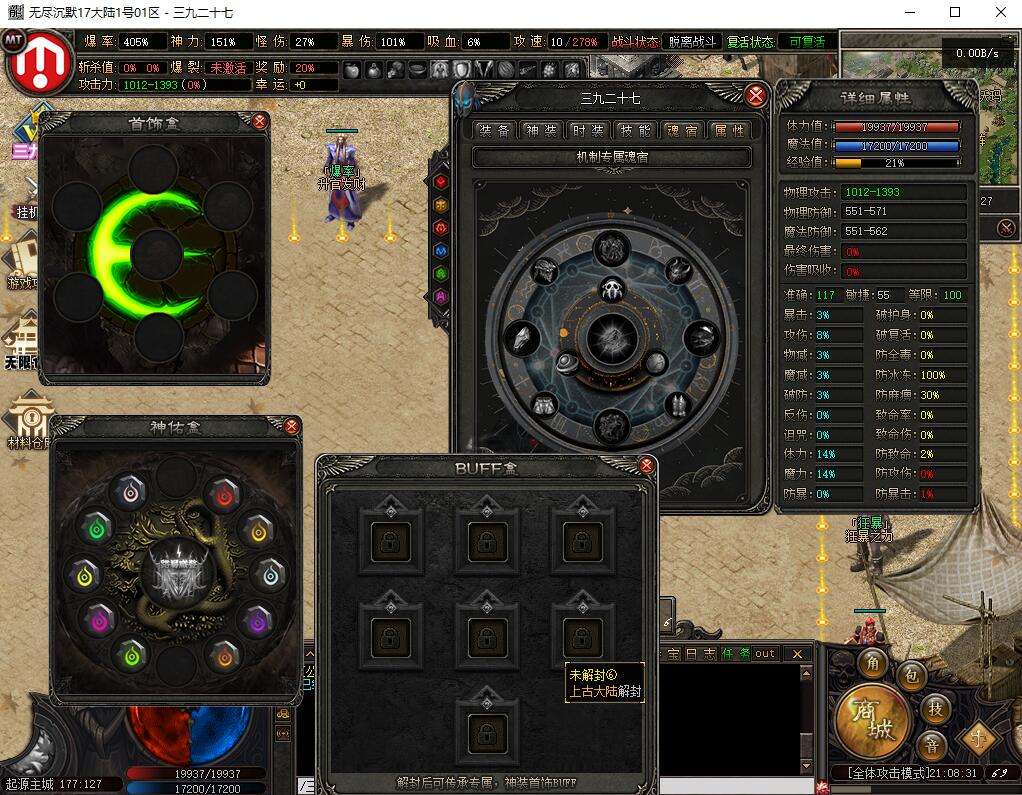Click the 机制专属魂宿 header button
Screen dimensions: 1022x795
(611, 157)
